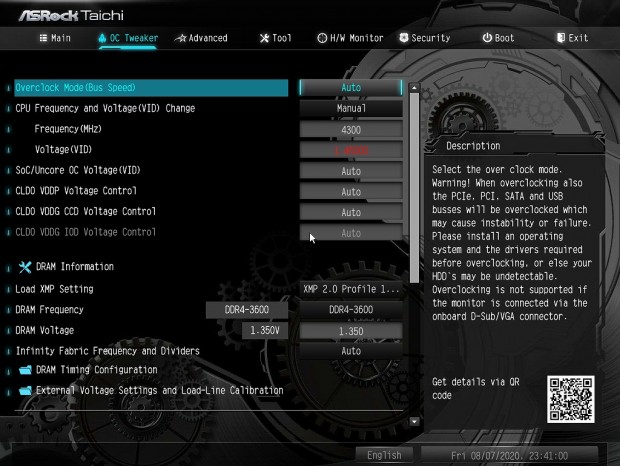Open the Advanced tab
The width and height of the screenshot is (620, 466).
pos(201,38)
